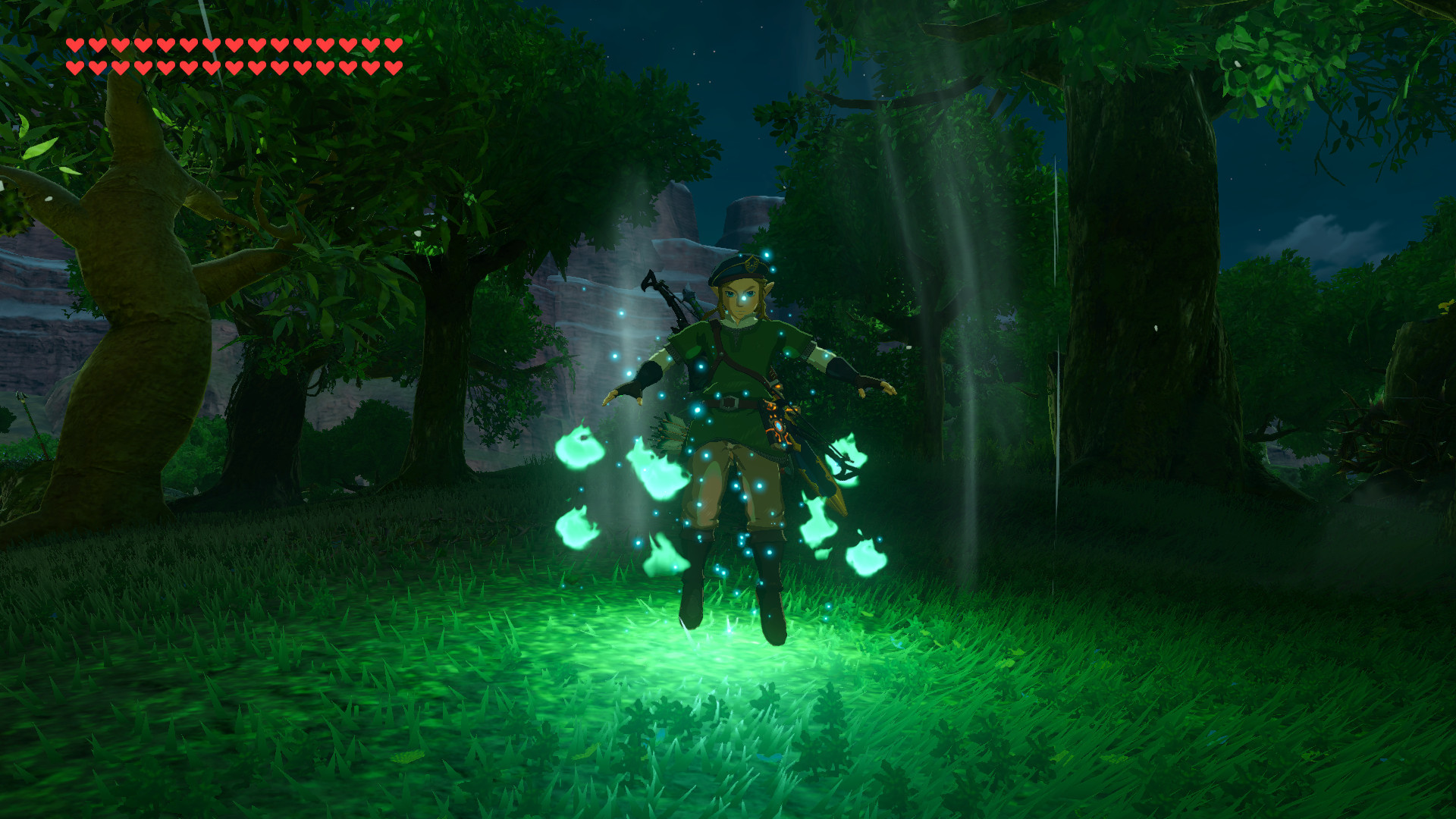Click the belt buckle on Link's tunic
The width and height of the screenshot is (1456, 819).
click(729, 401)
